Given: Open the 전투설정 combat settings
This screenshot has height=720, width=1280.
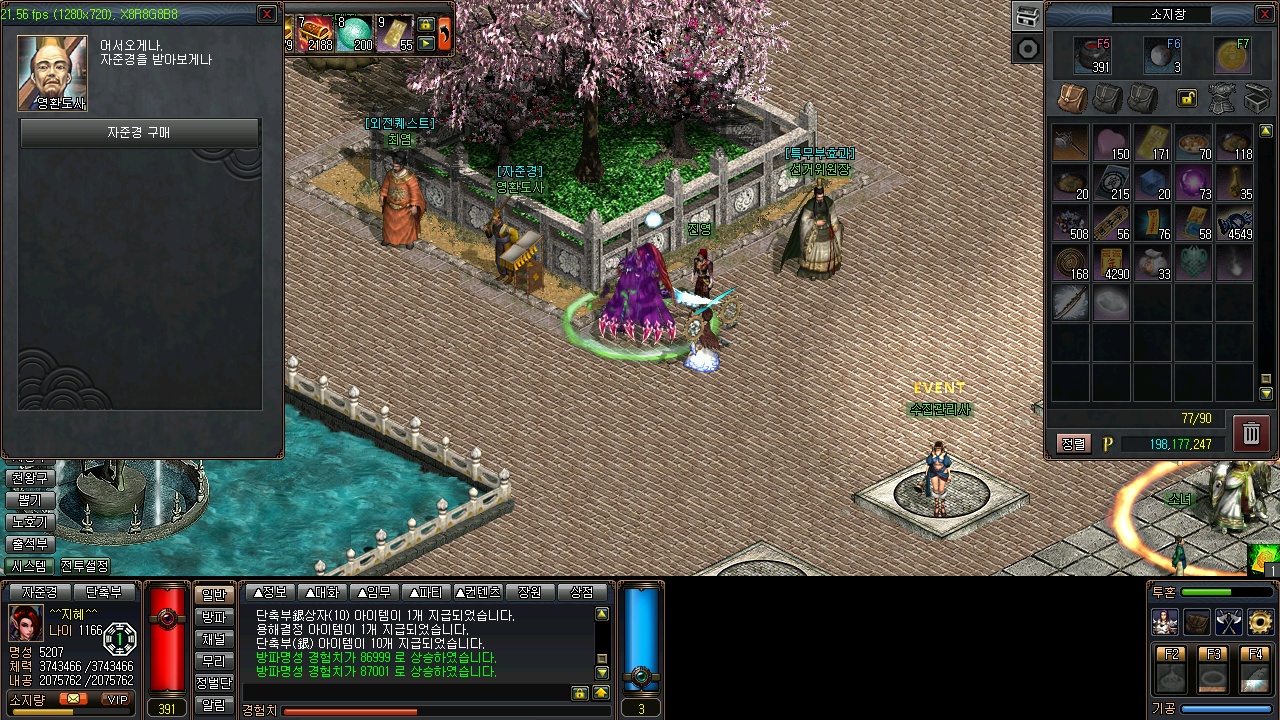Looking at the screenshot, I should (85, 566).
